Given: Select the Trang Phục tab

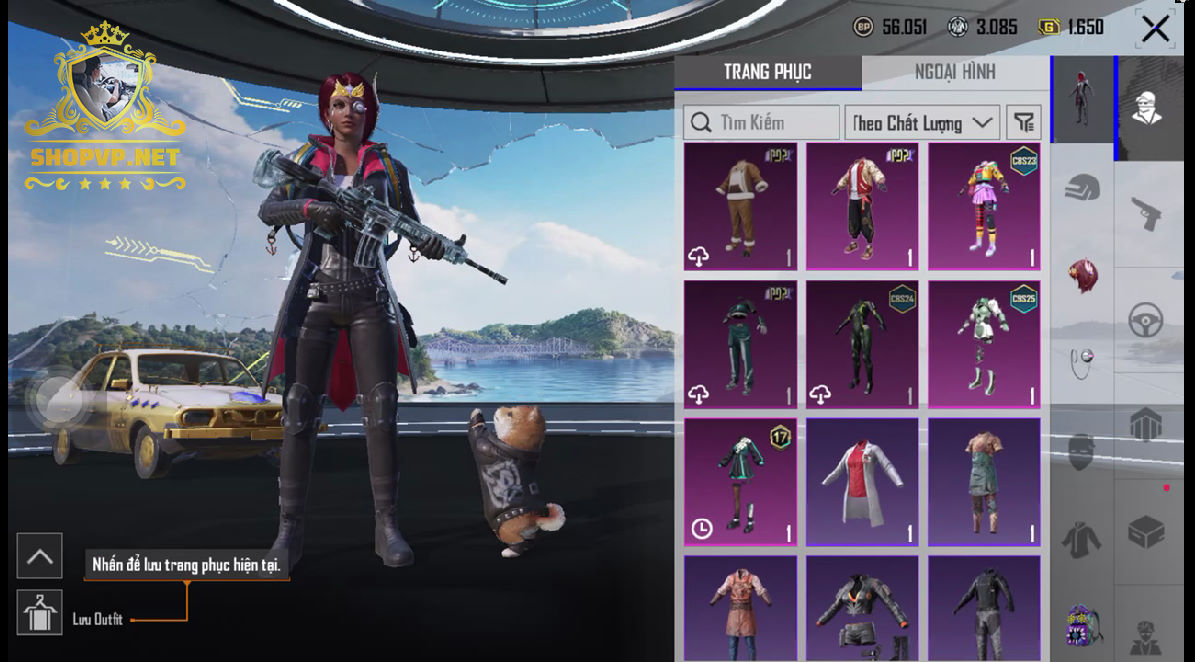Looking at the screenshot, I should click(x=767, y=72).
